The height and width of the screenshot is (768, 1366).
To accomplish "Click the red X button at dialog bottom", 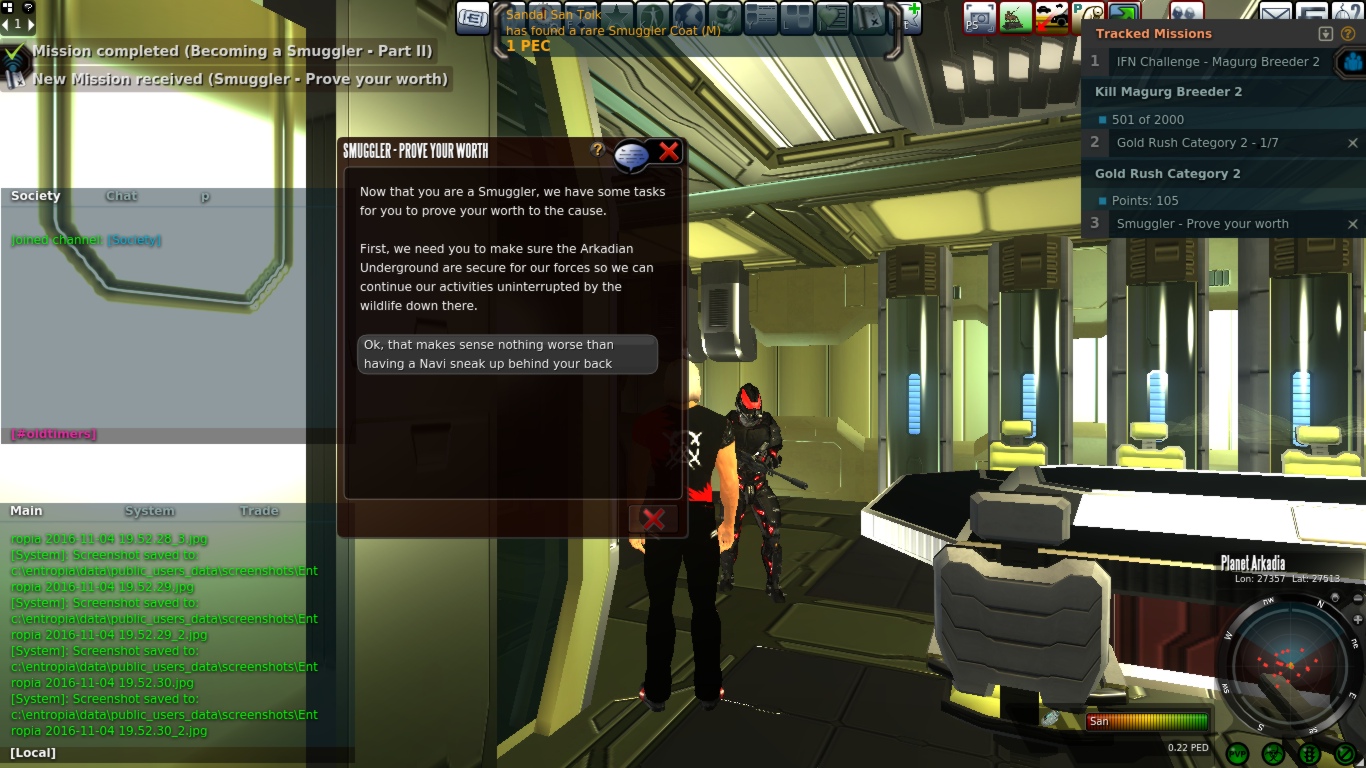I will coord(653,519).
